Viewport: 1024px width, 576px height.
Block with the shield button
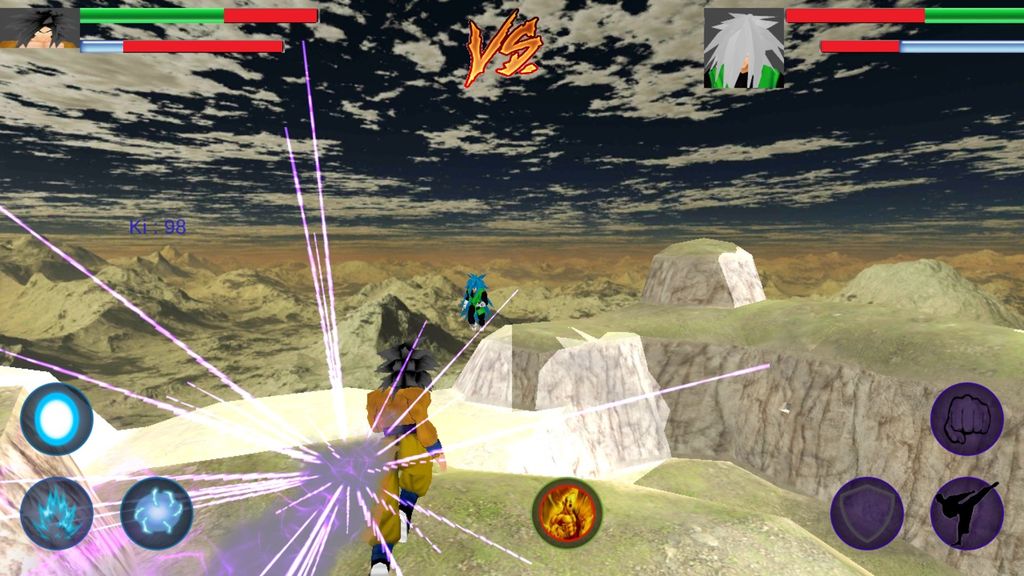click(867, 513)
